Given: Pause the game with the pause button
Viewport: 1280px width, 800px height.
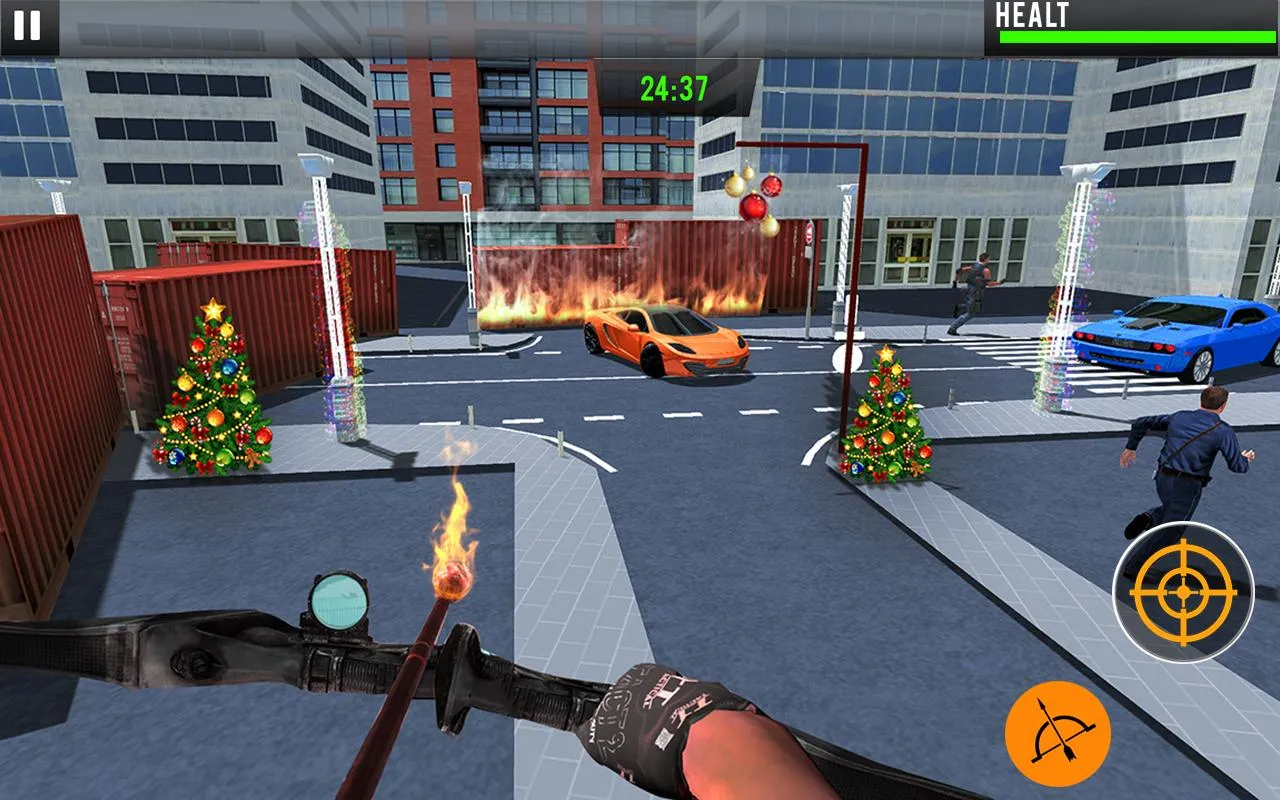Looking at the screenshot, I should point(28,26).
